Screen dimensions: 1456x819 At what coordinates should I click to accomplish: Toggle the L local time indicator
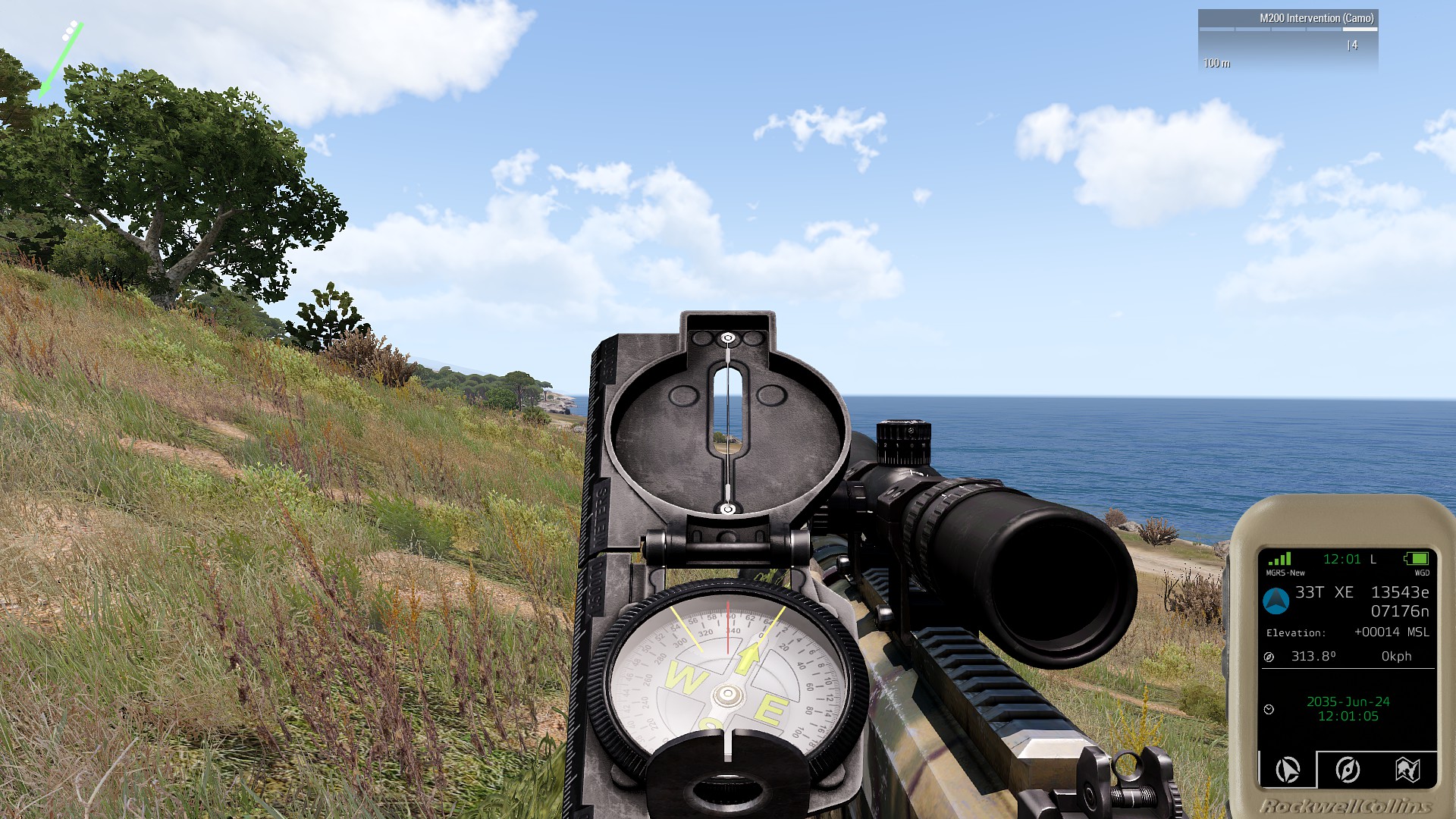pos(1373,560)
